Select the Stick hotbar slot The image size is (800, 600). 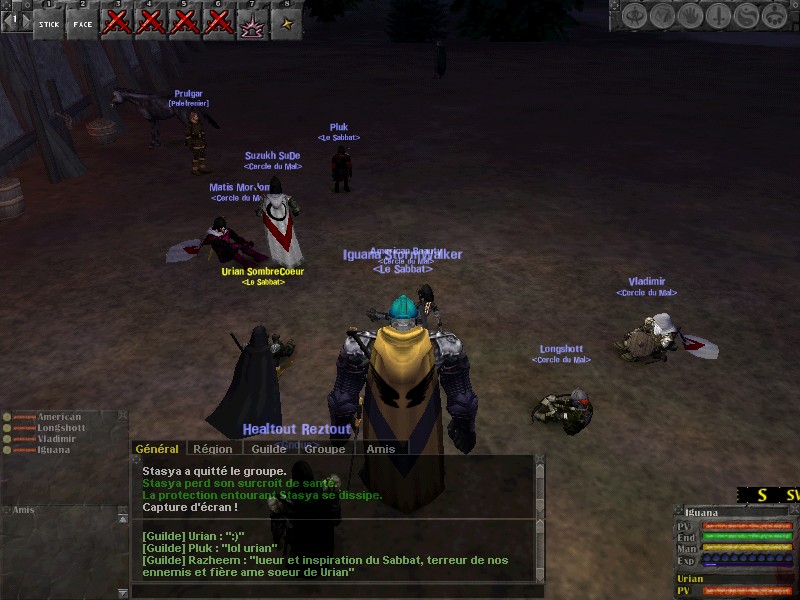click(x=49, y=22)
